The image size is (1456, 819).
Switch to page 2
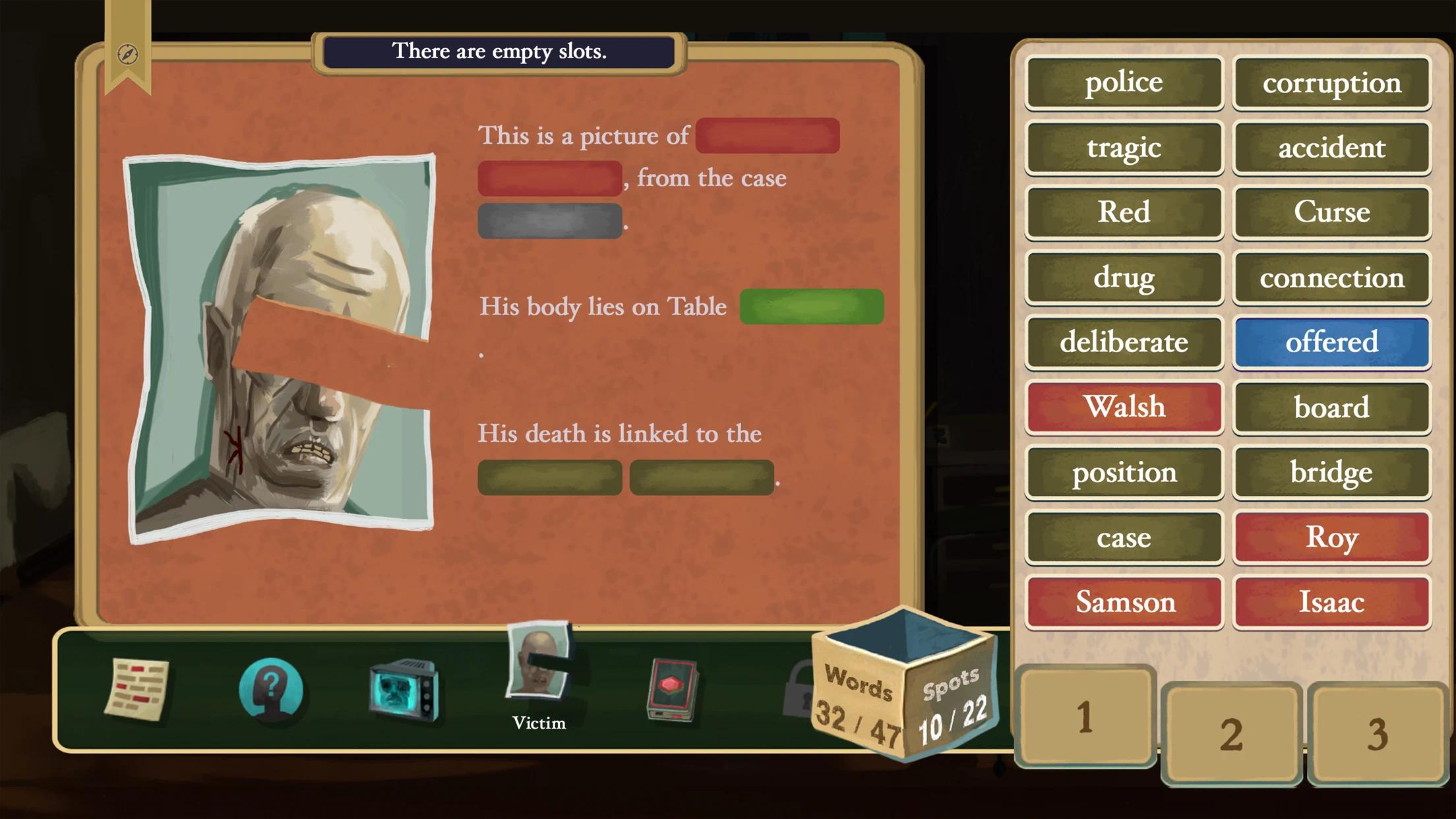1231,732
